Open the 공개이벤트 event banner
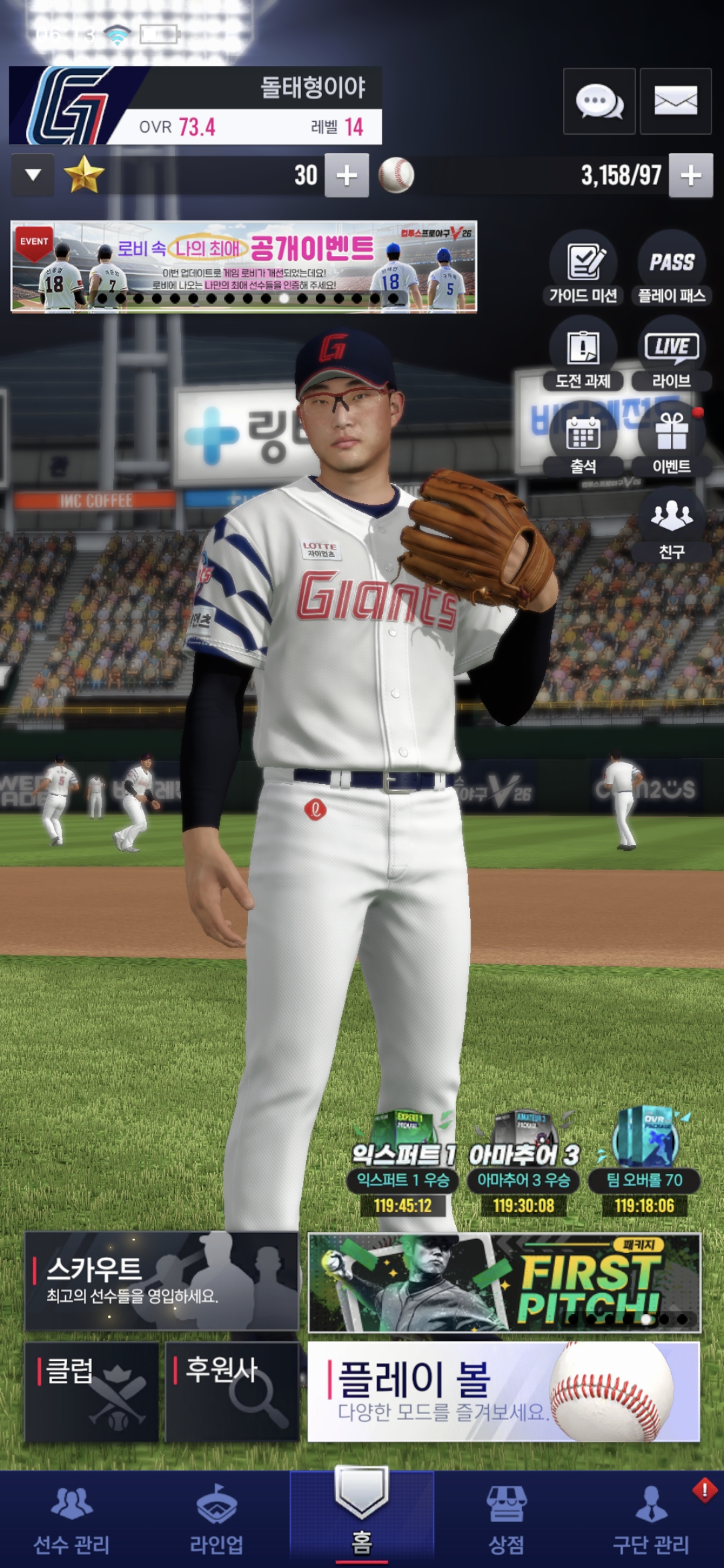 (x=244, y=267)
